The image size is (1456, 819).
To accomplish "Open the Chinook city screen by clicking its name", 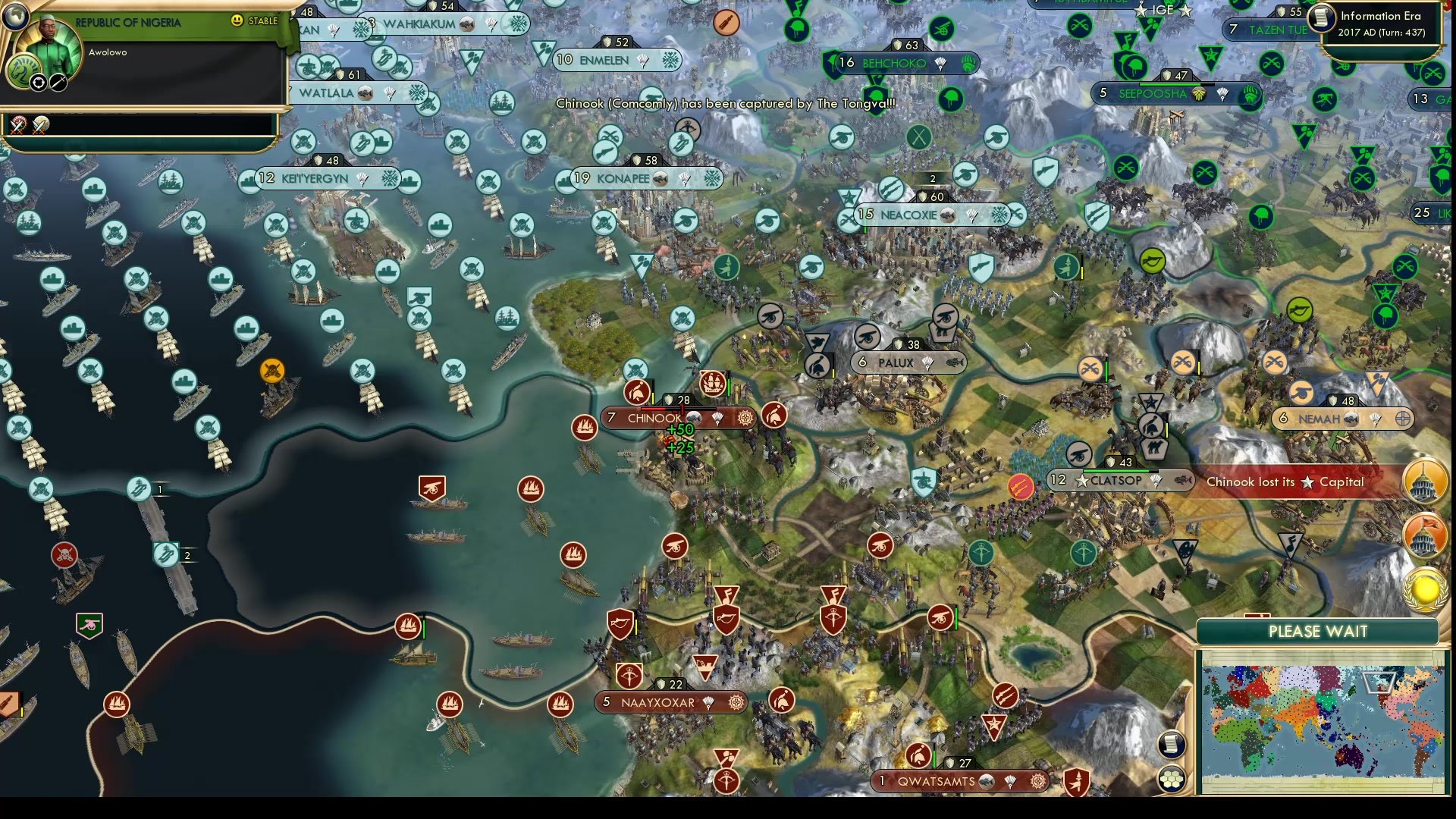I will 654,417.
